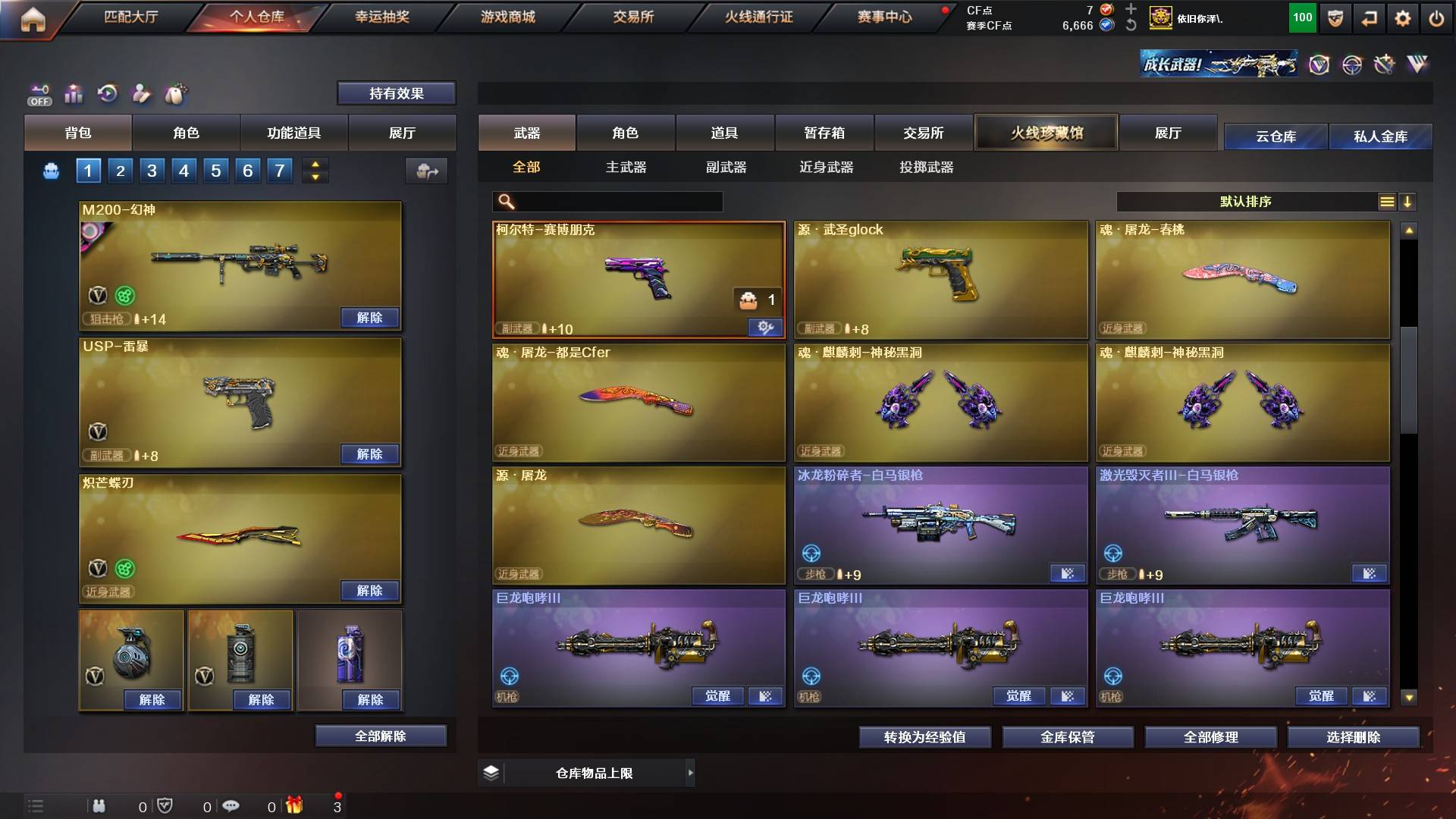Image resolution: width=1456 pixels, height=819 pixels.
Task: Open the 游戏商城 menu item
Action: pyautogui.click(x=507, y=17)
